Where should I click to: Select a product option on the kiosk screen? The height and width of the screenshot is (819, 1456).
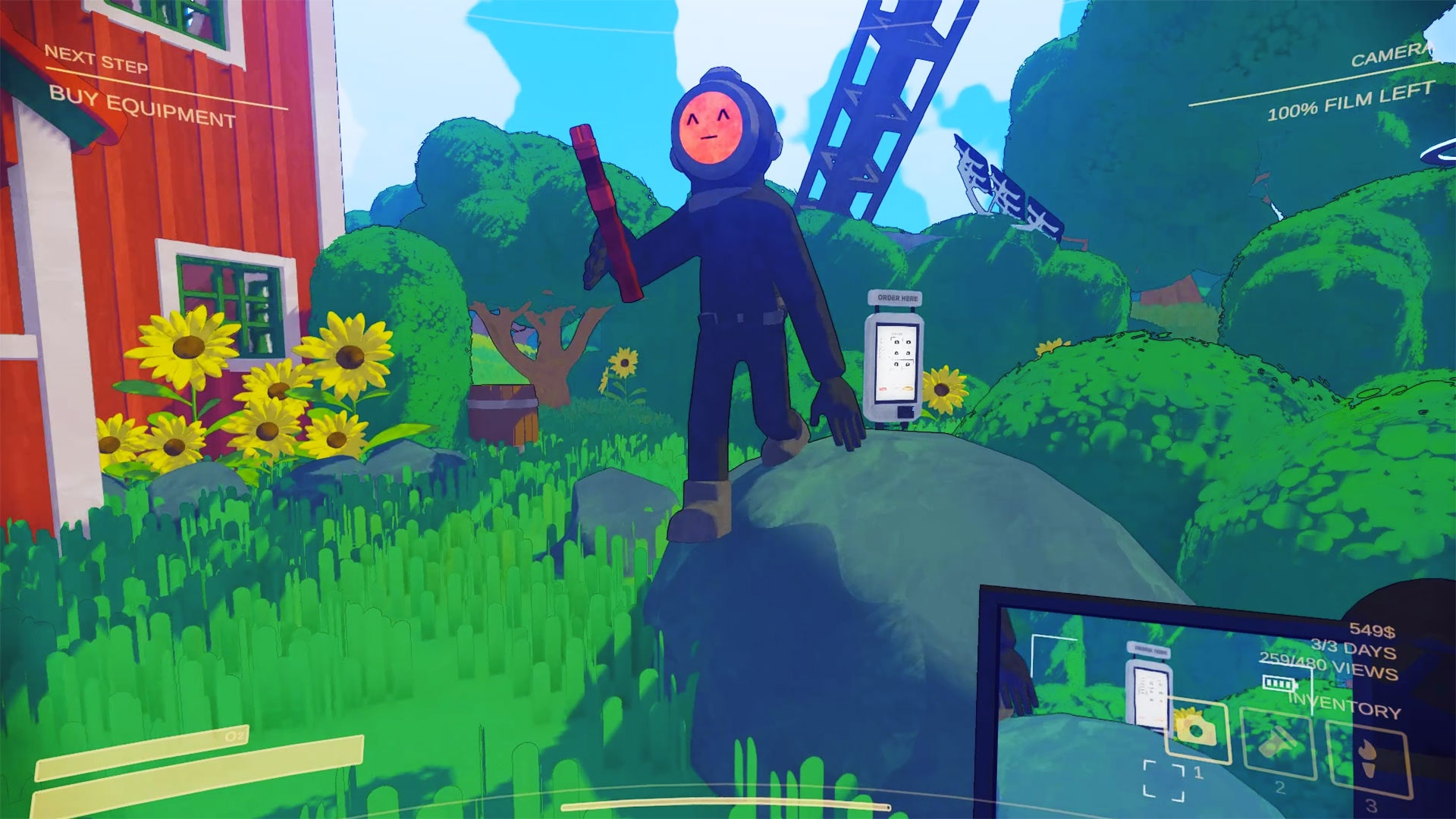click(x=897, y=342)
